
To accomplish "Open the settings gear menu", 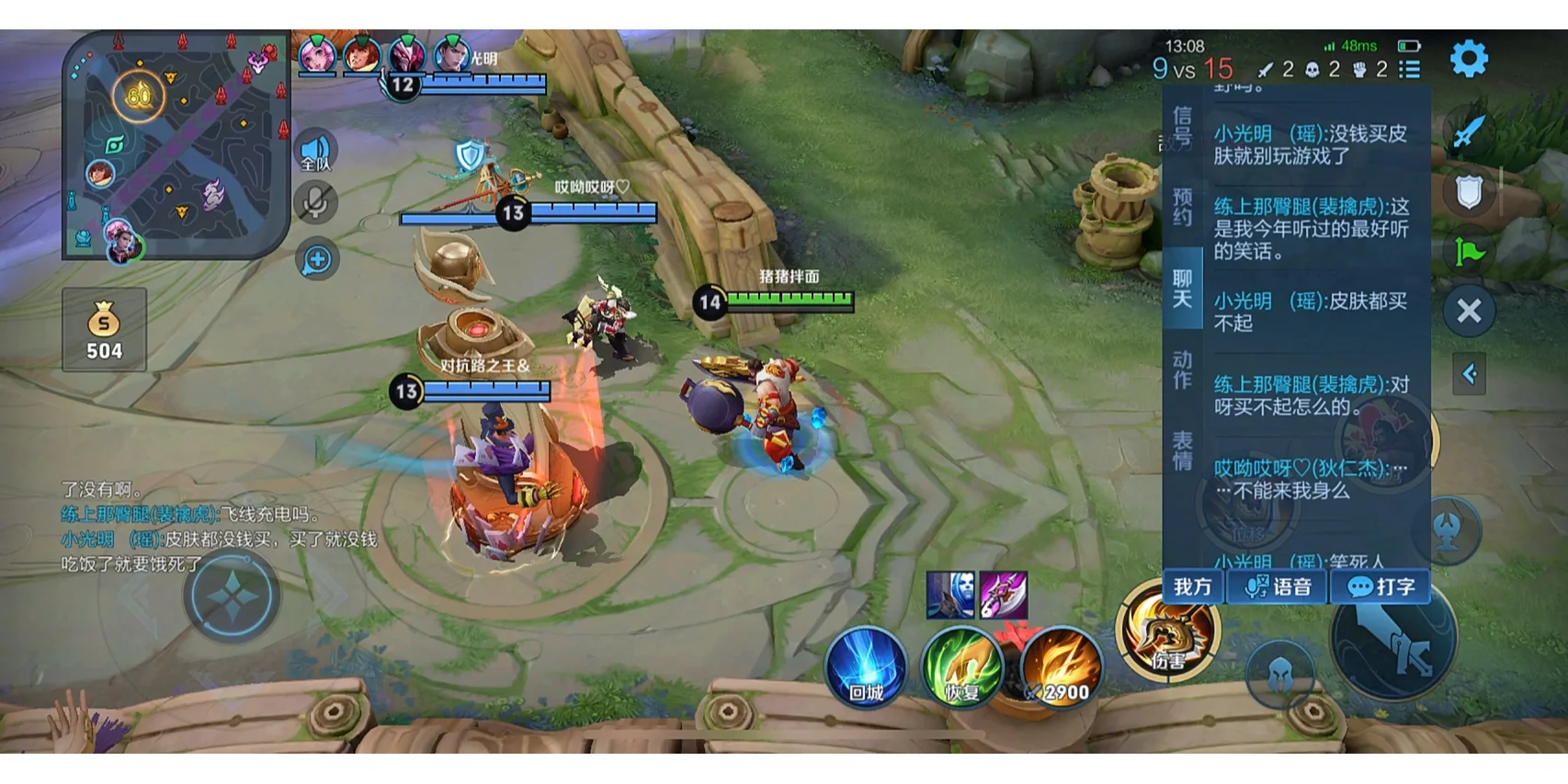I will (1468, 59).
